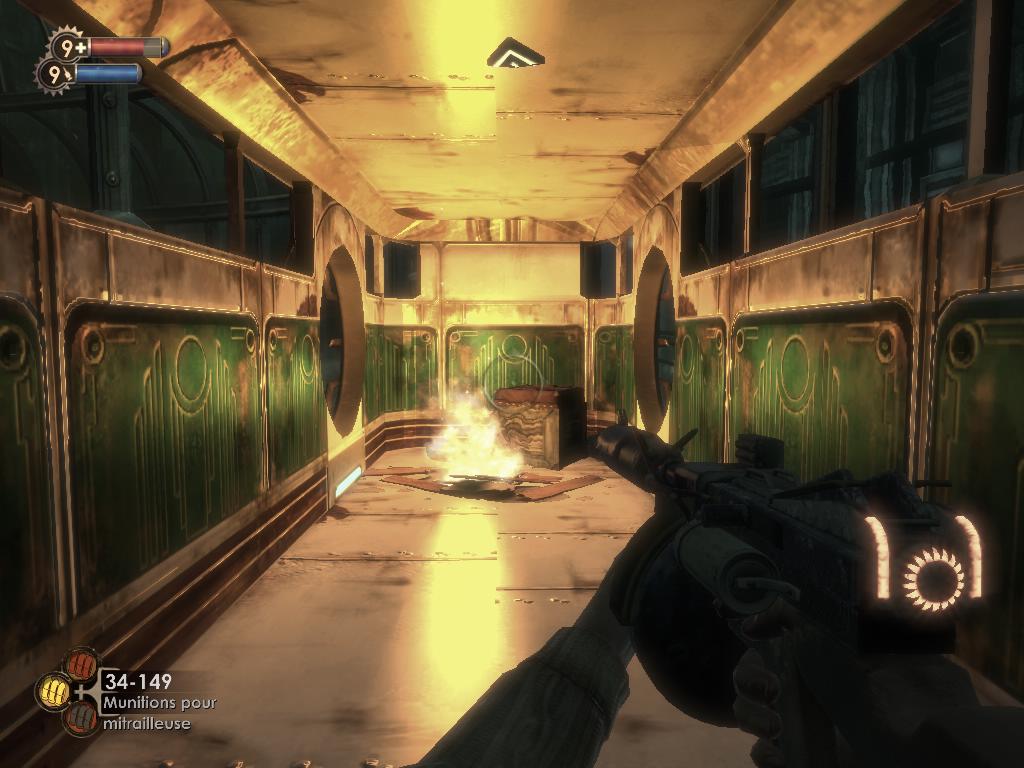1024x768 pixels.
Task: Select the yellow machine gun ammo icon
Action: [x=53, y=690]
